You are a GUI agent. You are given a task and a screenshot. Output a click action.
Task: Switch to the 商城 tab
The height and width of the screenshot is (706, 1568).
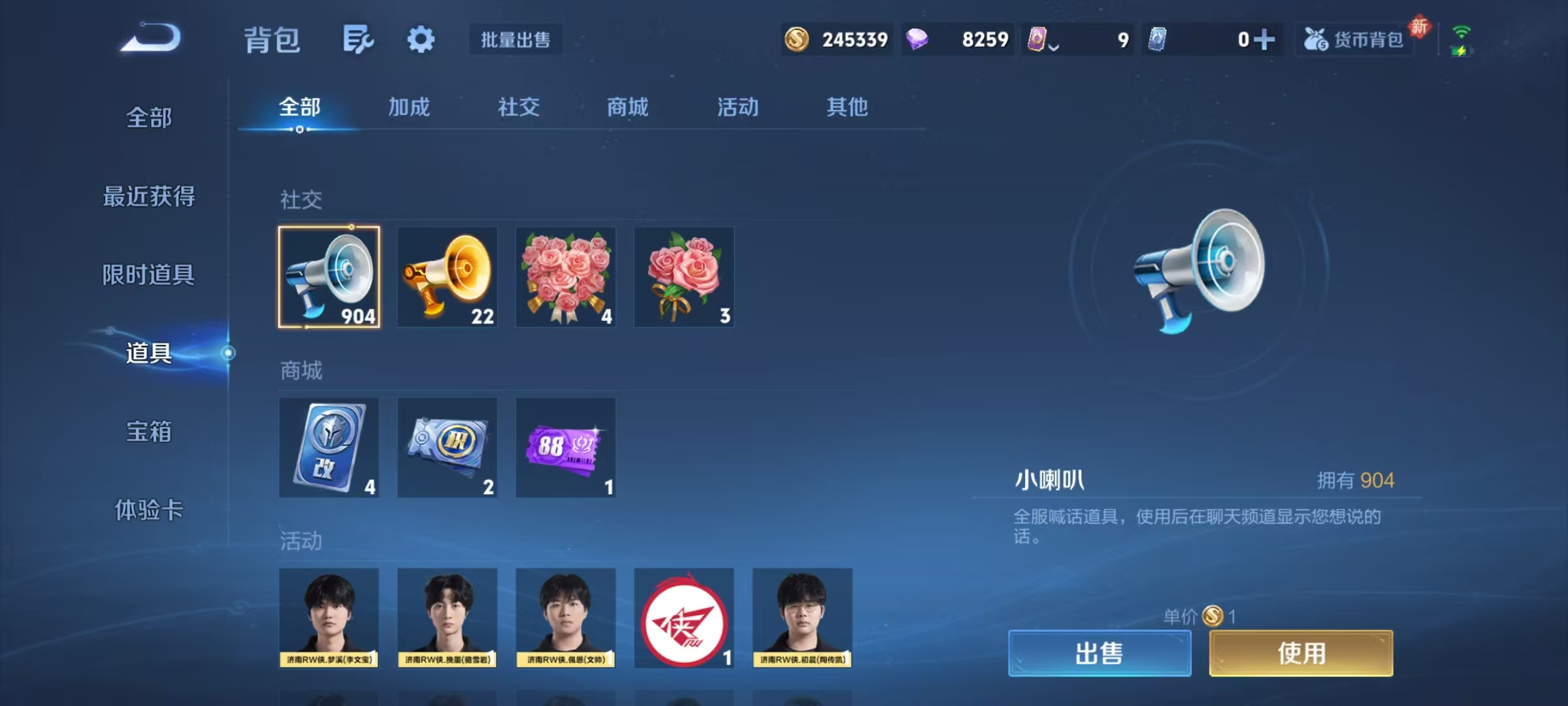(x=626, y=108)
